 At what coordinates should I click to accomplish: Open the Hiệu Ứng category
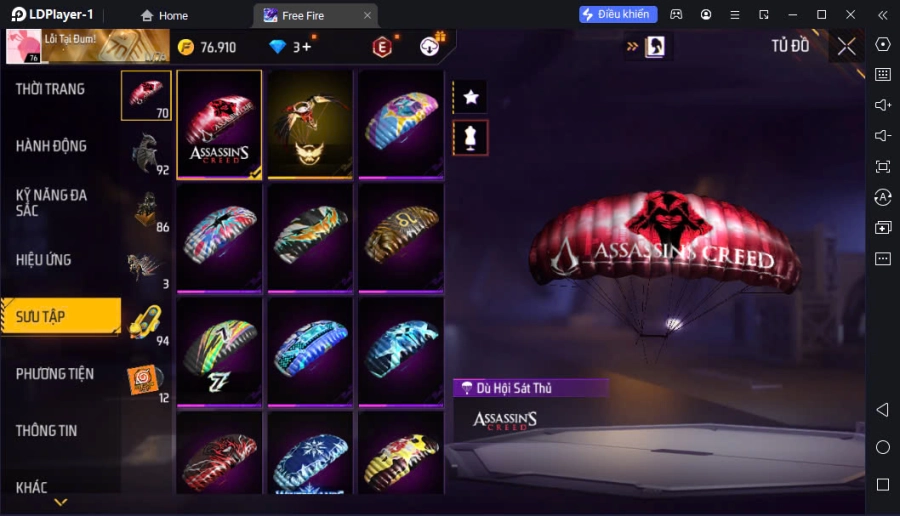click(x=44, y=260)
